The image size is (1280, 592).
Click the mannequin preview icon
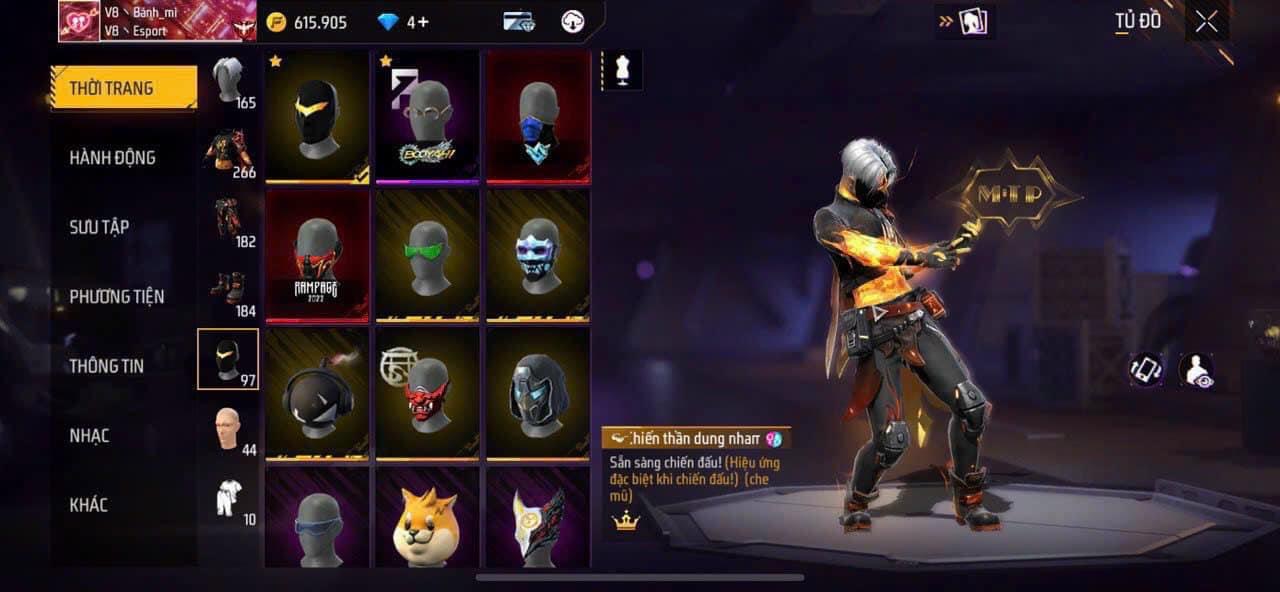(623, 71)
